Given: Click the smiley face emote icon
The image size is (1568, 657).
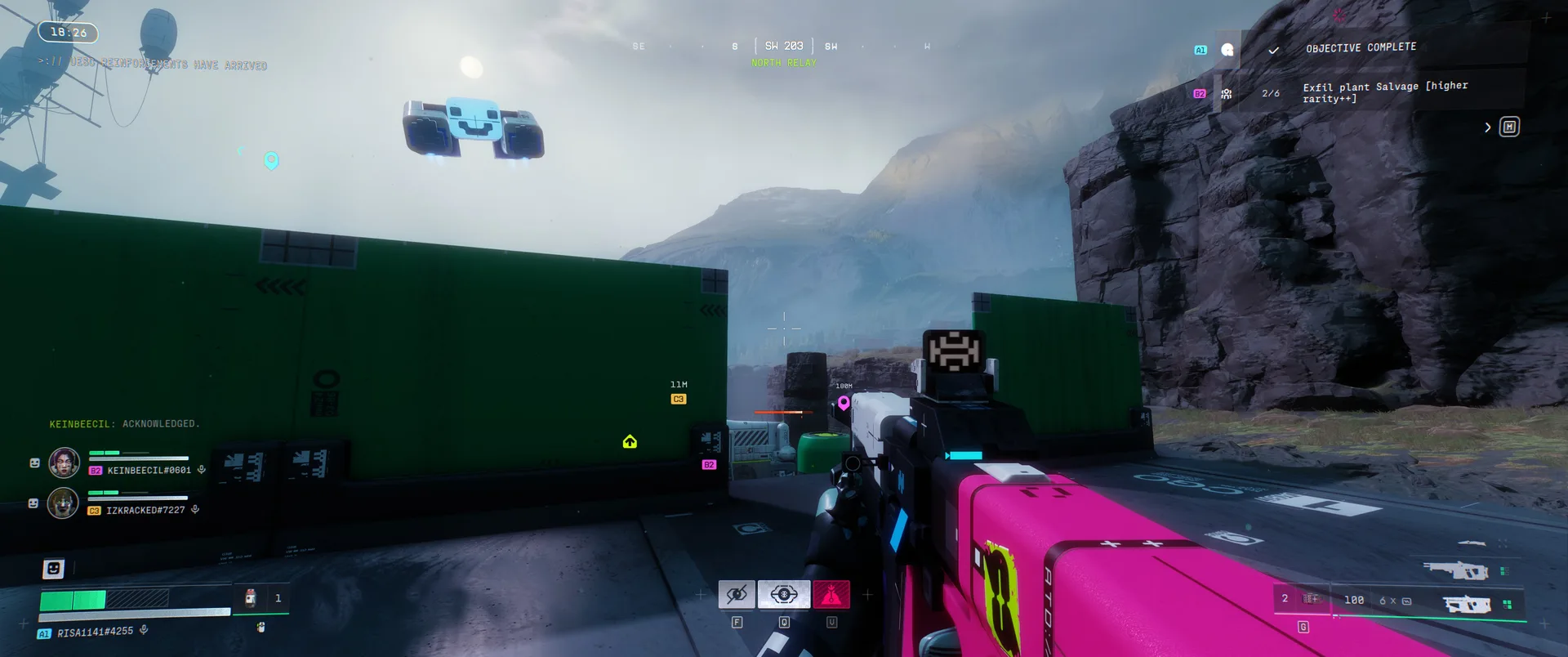Looking at the screenshot, I should click(53, 568).
